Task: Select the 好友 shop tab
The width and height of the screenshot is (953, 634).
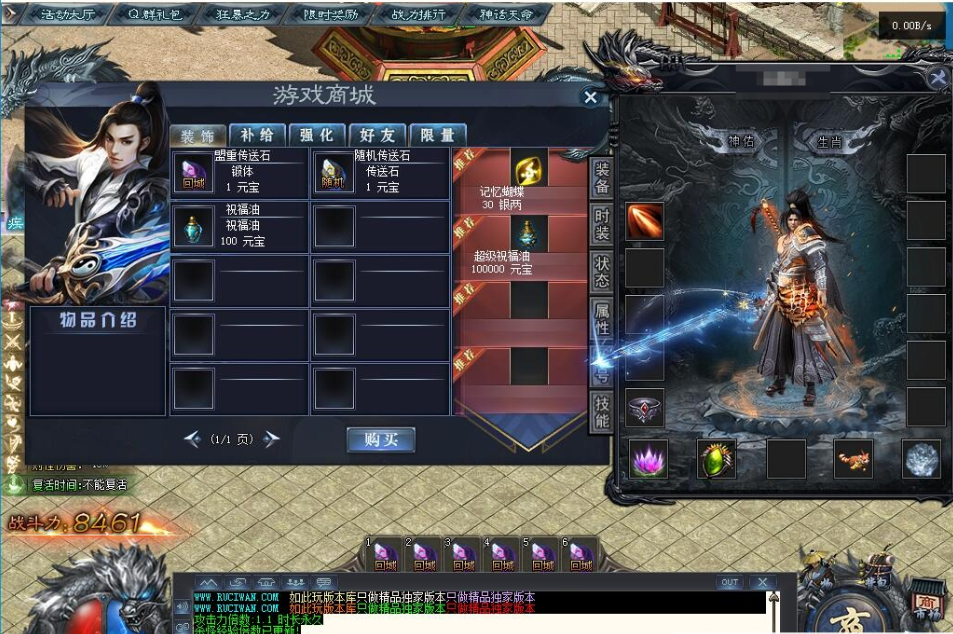Action: point(376,135)
